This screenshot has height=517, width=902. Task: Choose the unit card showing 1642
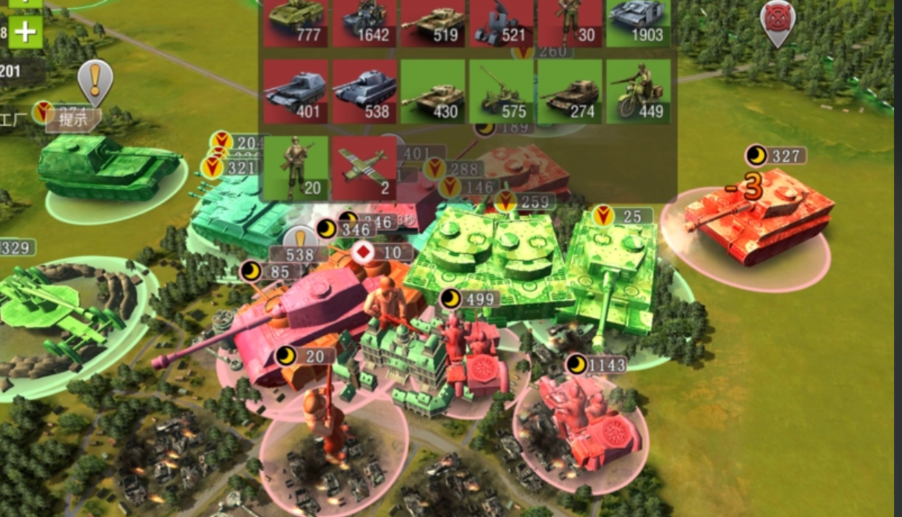[365, 22]
